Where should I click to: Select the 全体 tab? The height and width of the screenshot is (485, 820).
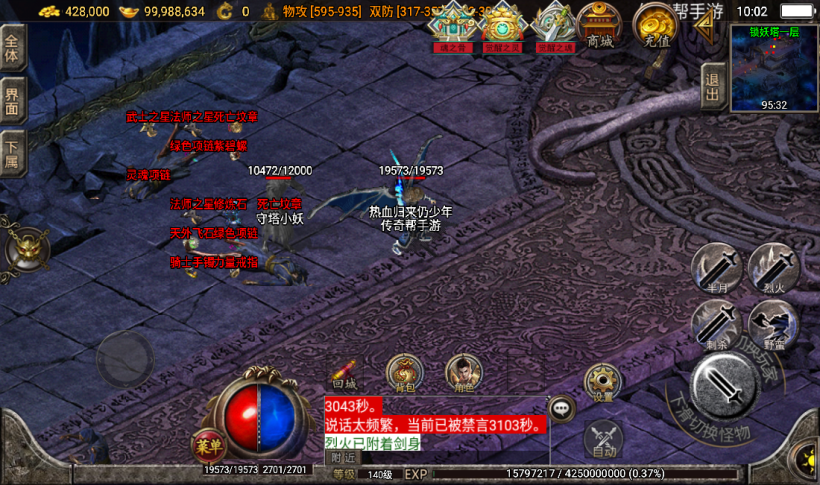[12, 48]
